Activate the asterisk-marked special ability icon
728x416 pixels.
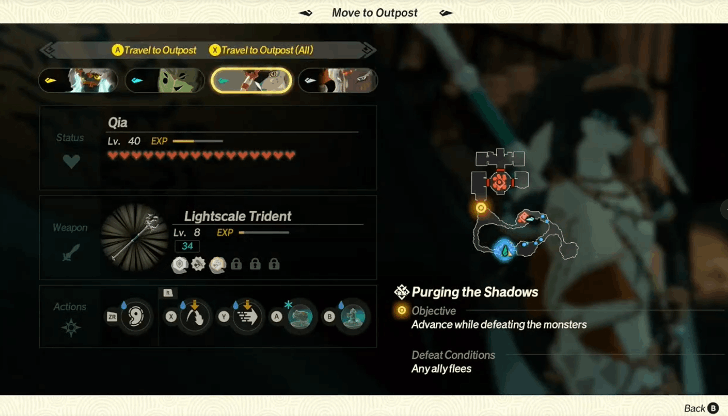(x=299, y=316)
